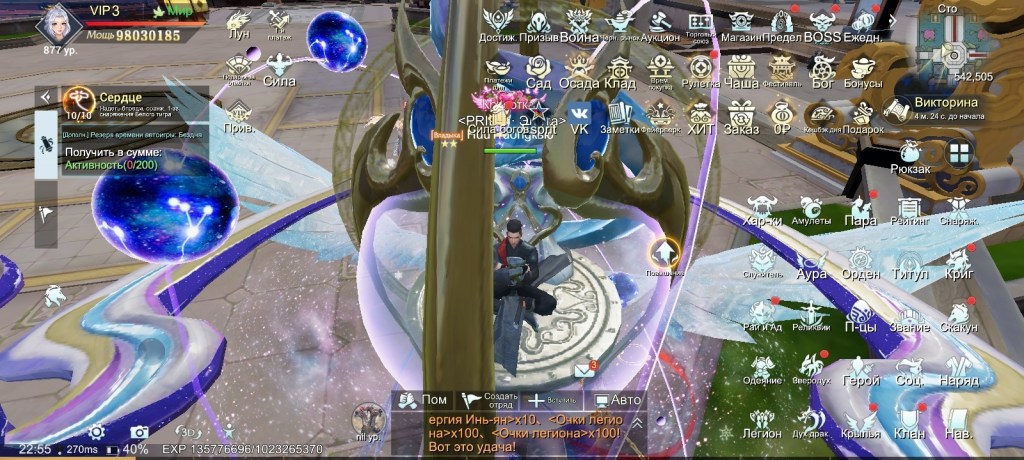The width and height of the screenshot is (1024, 460).
Task: Click the player avatar portrait
Action: [x=58, y=22]
